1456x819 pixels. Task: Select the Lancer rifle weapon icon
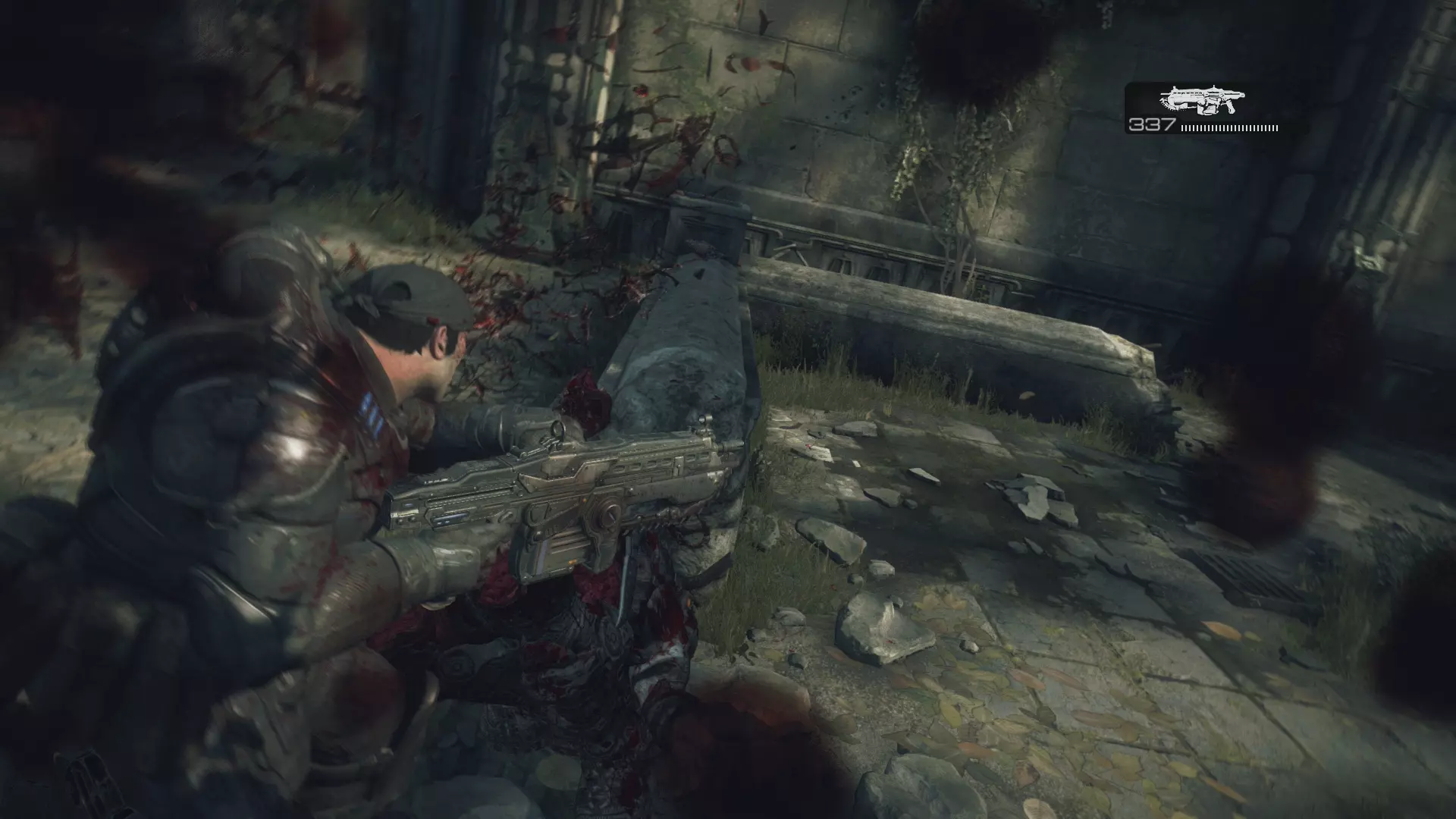(x=1202, y=101)
